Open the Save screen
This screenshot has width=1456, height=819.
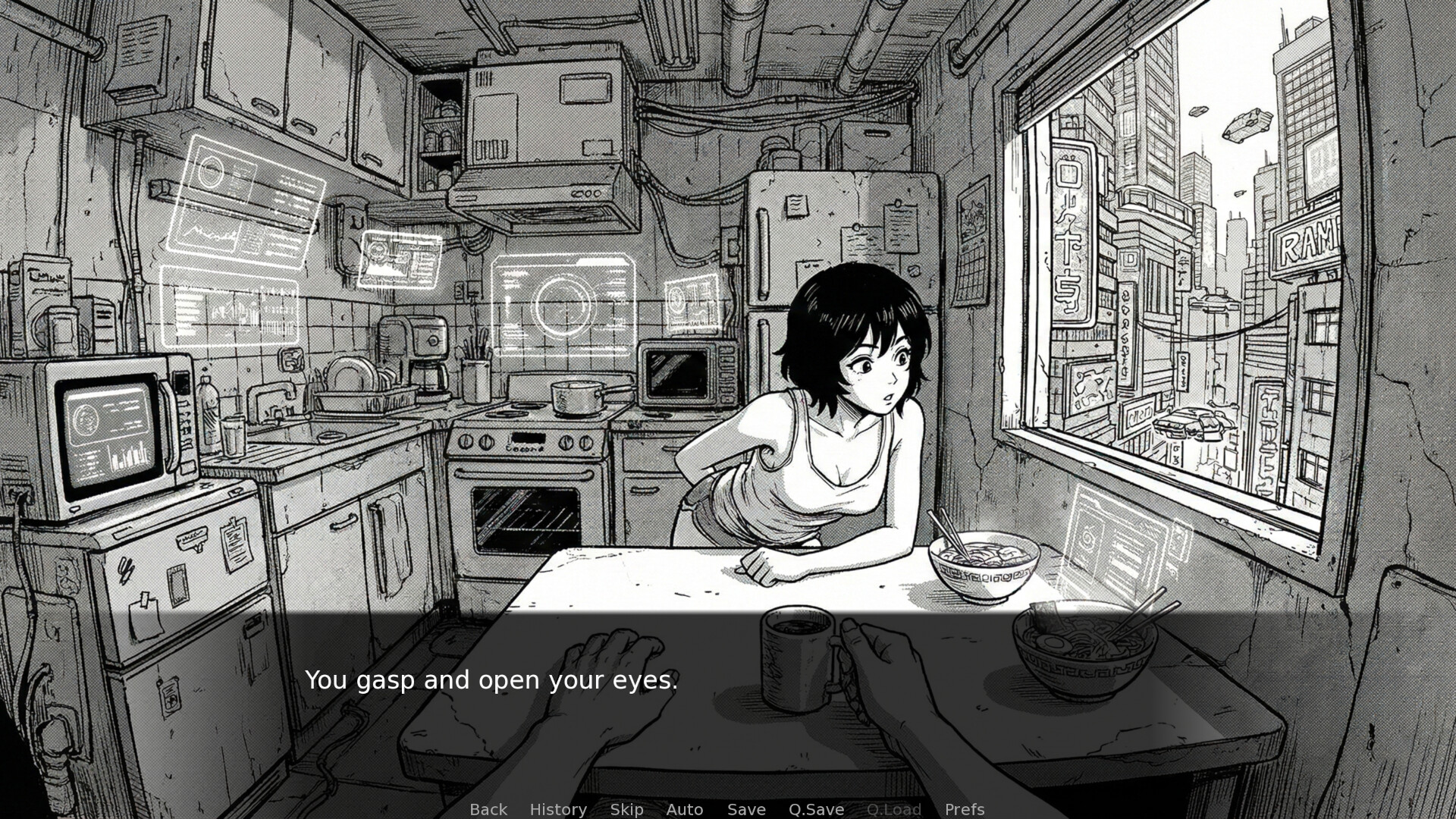(x=746, y=809)
